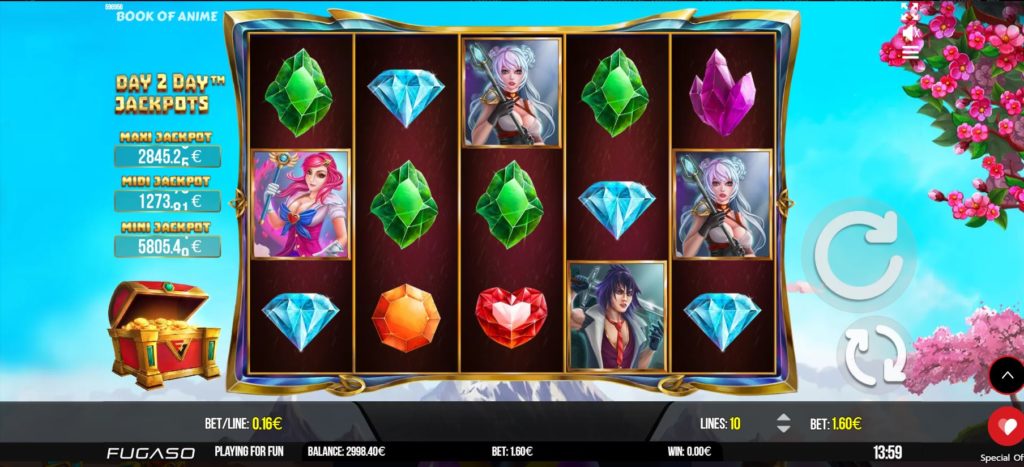Click the Maxi Jackpot amount panel
This screenshot has width=1024, height=467.
167,156
